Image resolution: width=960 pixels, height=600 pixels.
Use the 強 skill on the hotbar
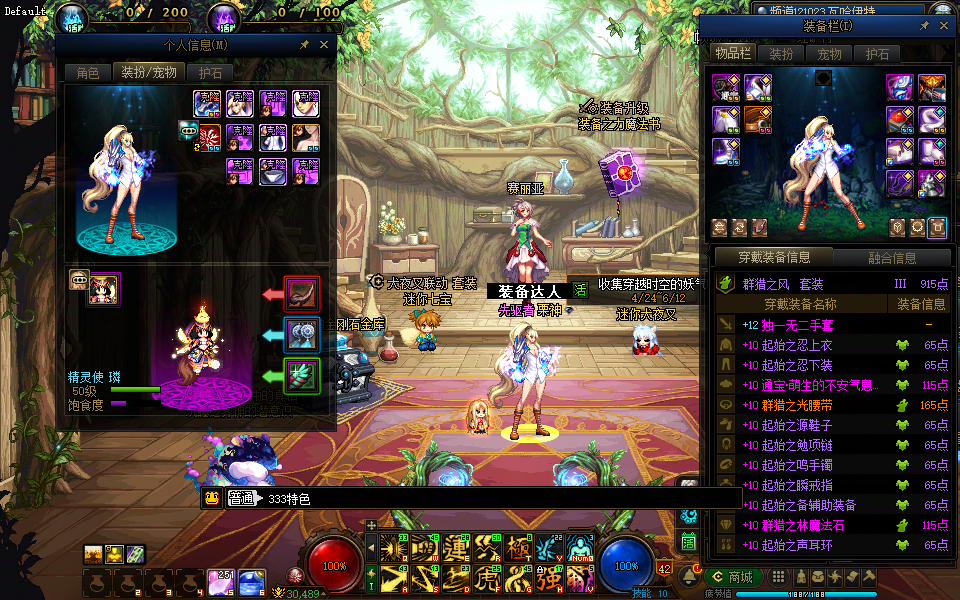pyautogui.click(x=551, y=577)
